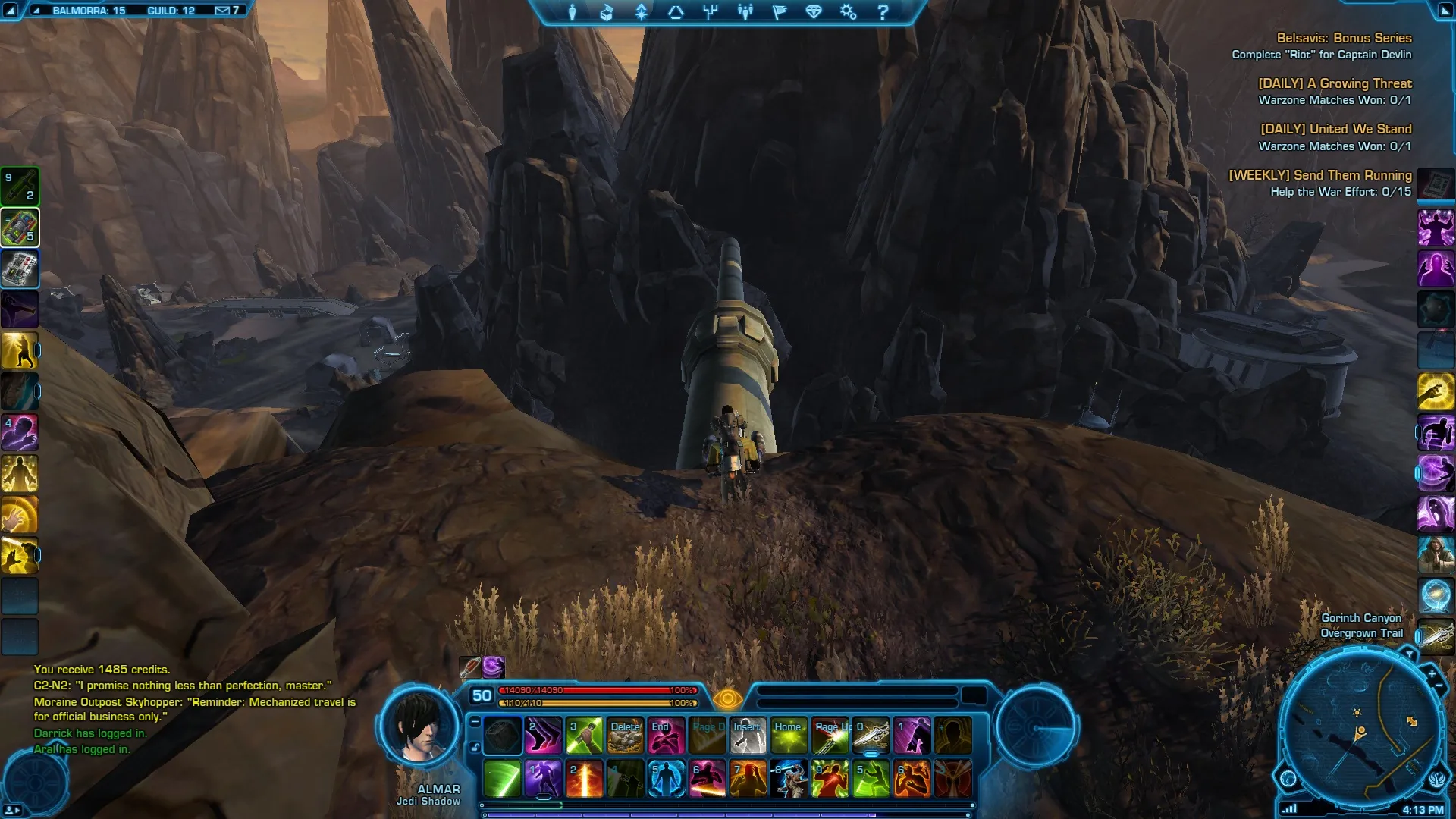The image size is (1456, 819).
Task: Activate the rock-throw ability bound to Delete
Action: pyautogui.click(x=626, y=736)
